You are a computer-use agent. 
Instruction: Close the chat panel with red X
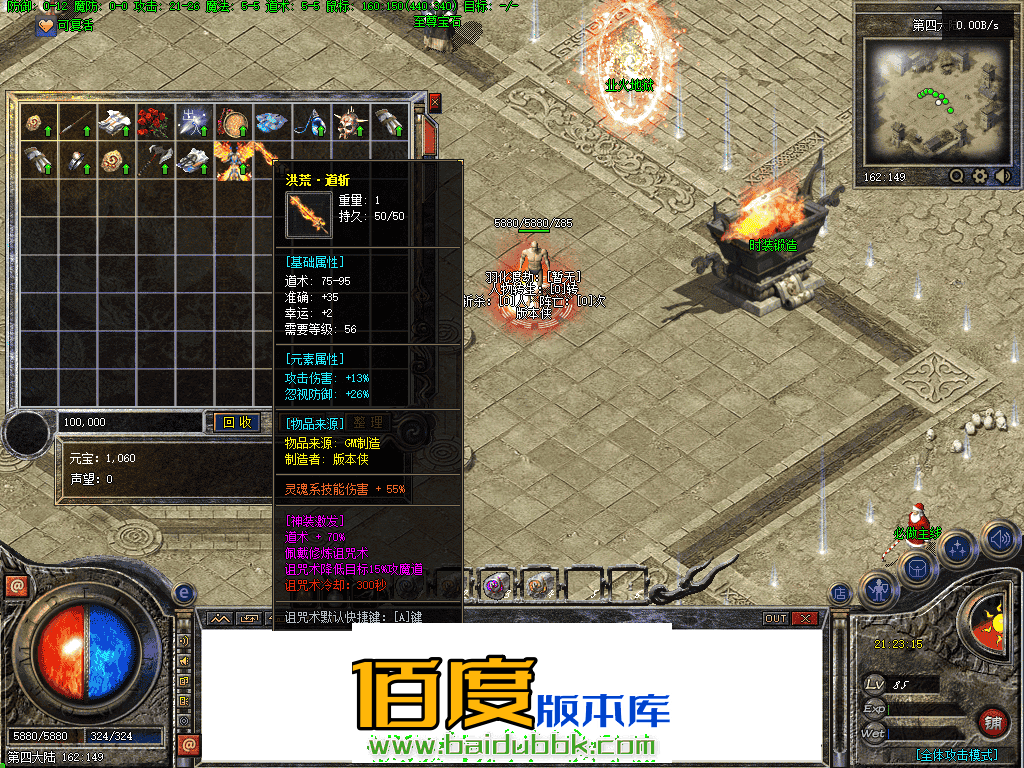coord(803,619)
